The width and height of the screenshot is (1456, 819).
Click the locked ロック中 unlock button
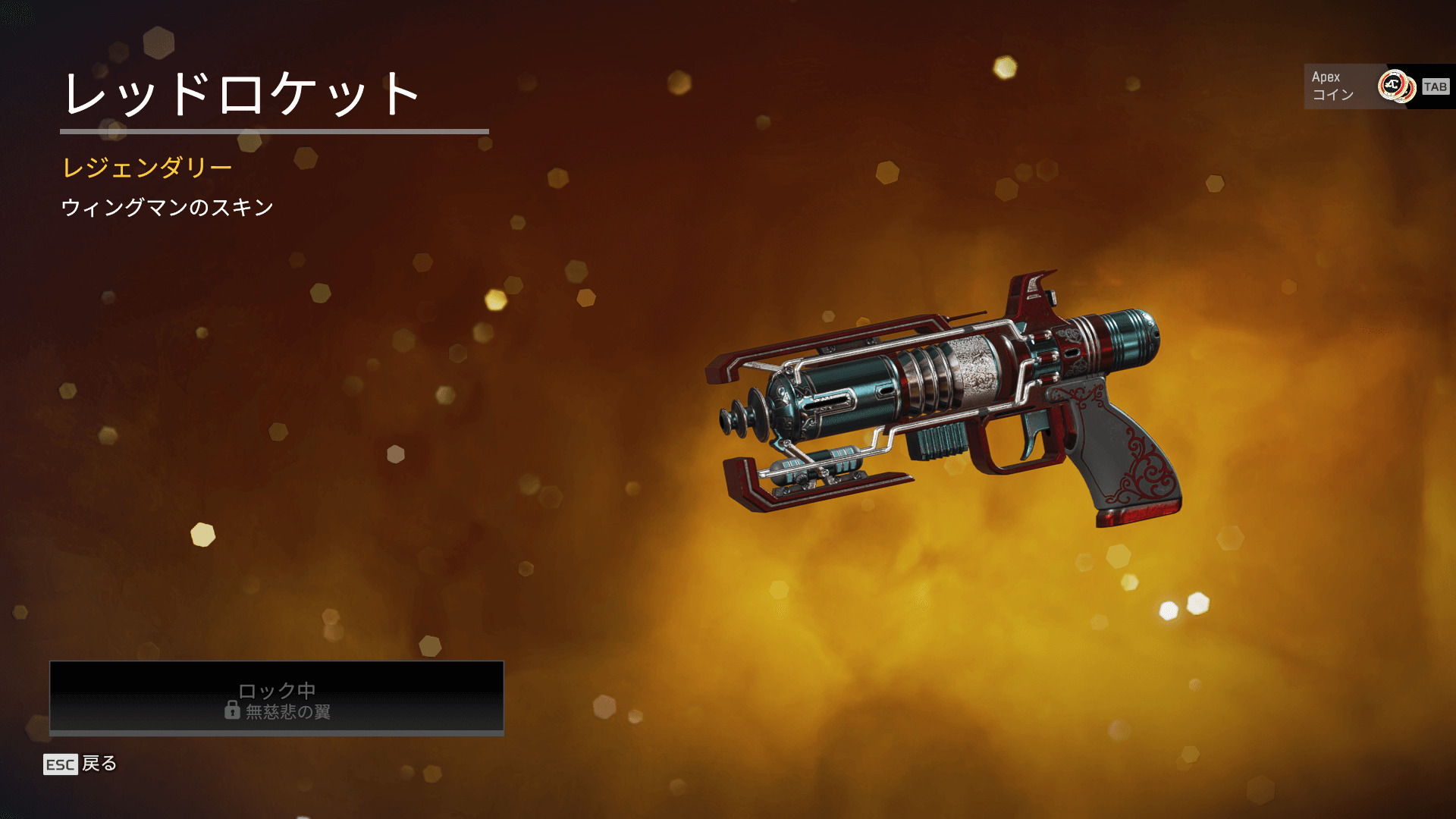tap(277, 698)
